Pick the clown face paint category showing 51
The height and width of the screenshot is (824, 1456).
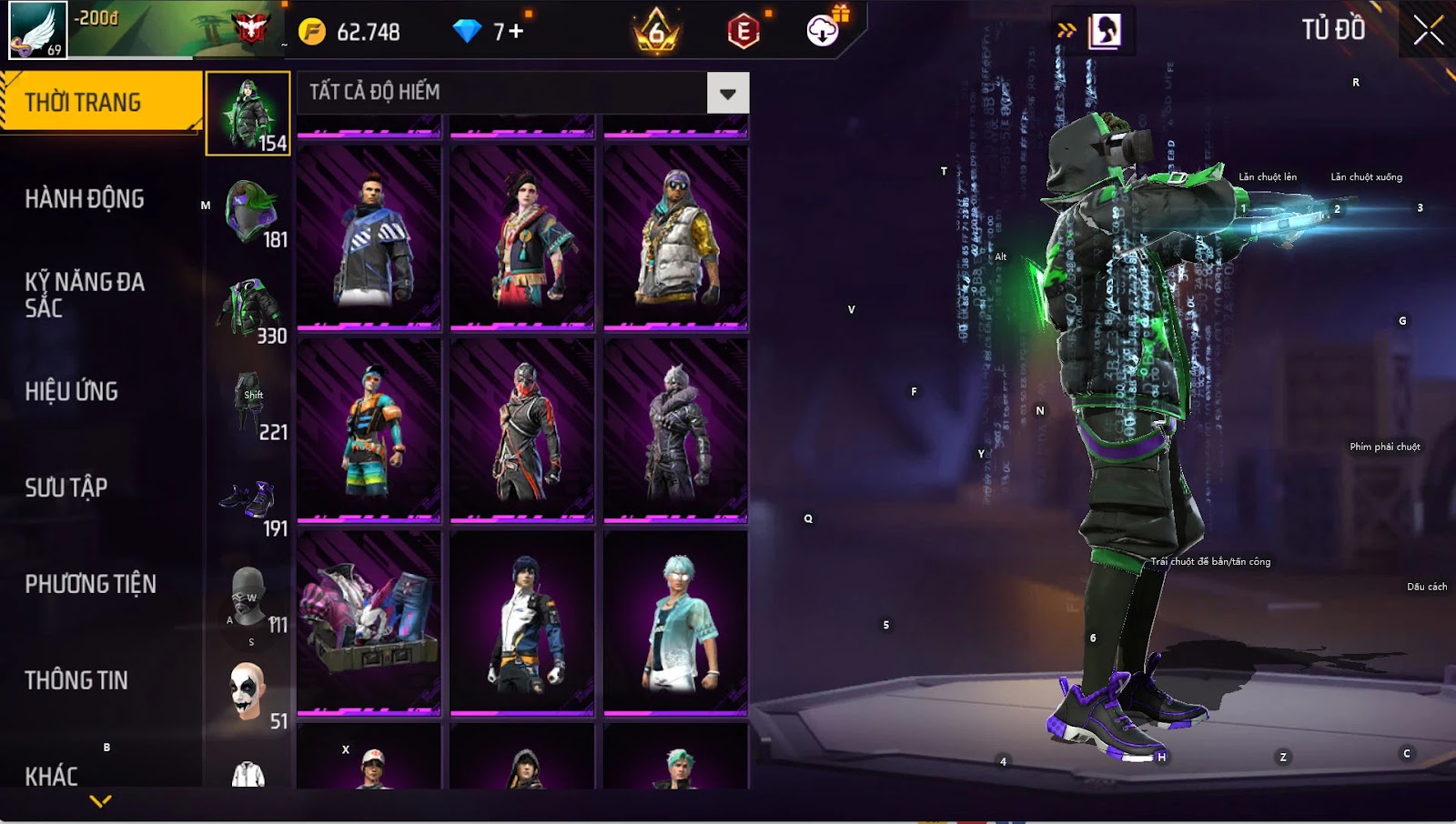(249, 695)
